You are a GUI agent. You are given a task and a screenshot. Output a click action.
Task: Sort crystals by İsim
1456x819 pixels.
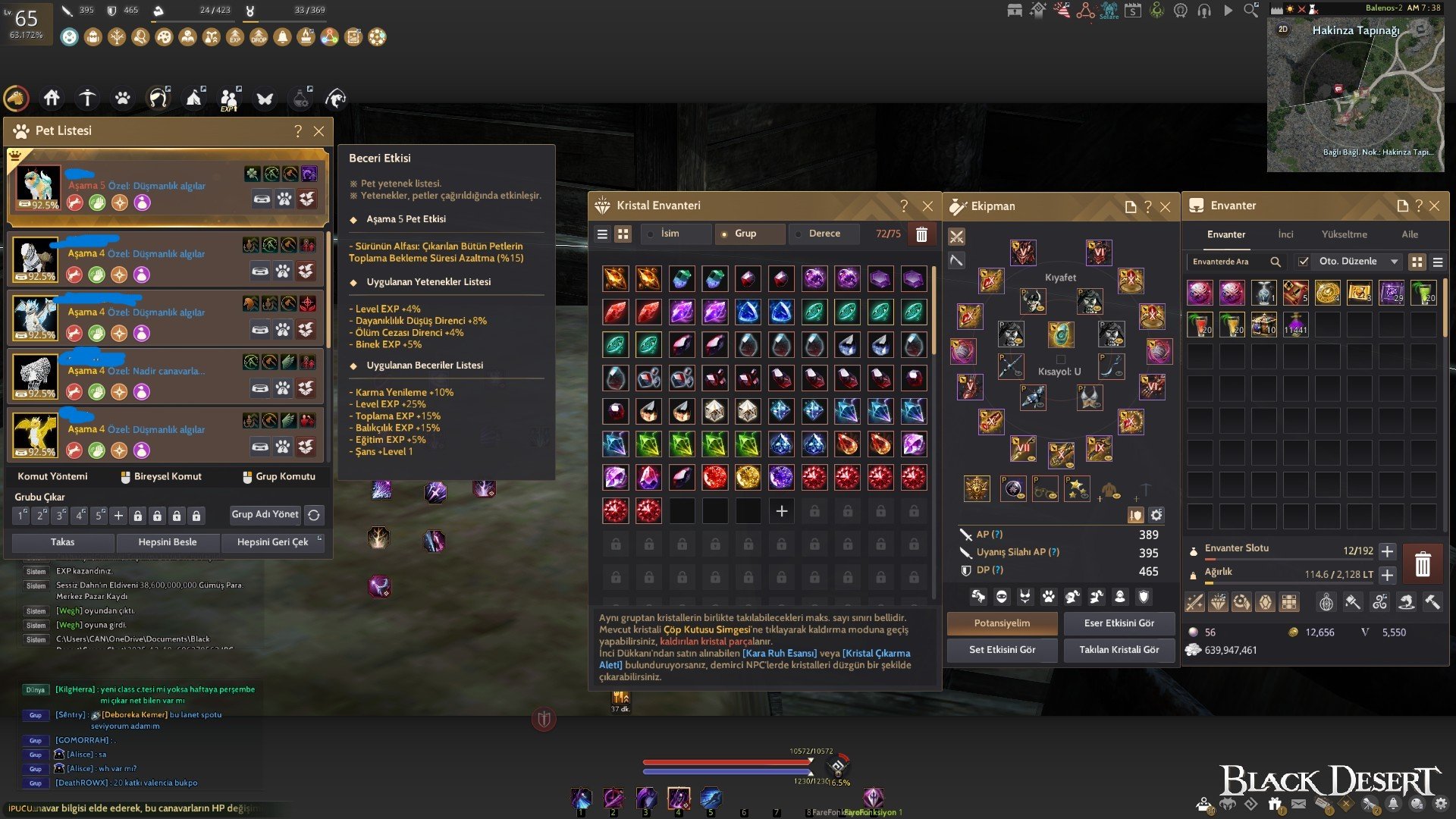[670, 234]
